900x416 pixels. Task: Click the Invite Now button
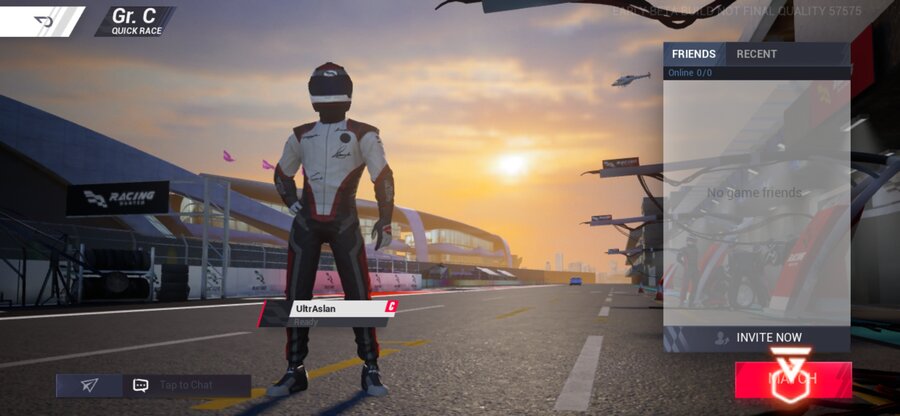pos(758,338)
